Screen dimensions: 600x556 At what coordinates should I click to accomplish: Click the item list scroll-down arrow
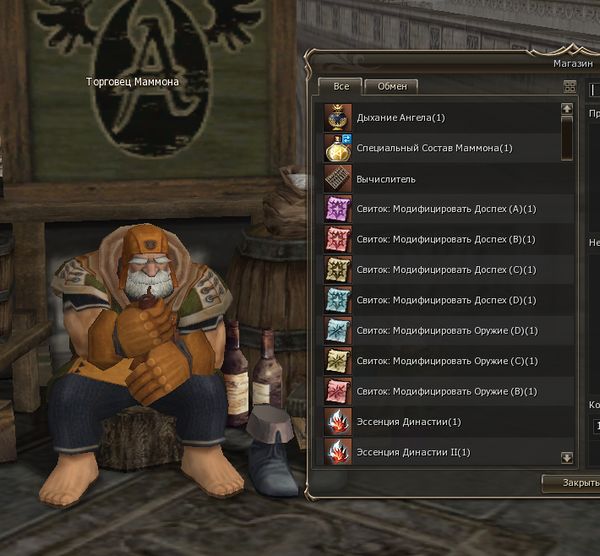567,457
